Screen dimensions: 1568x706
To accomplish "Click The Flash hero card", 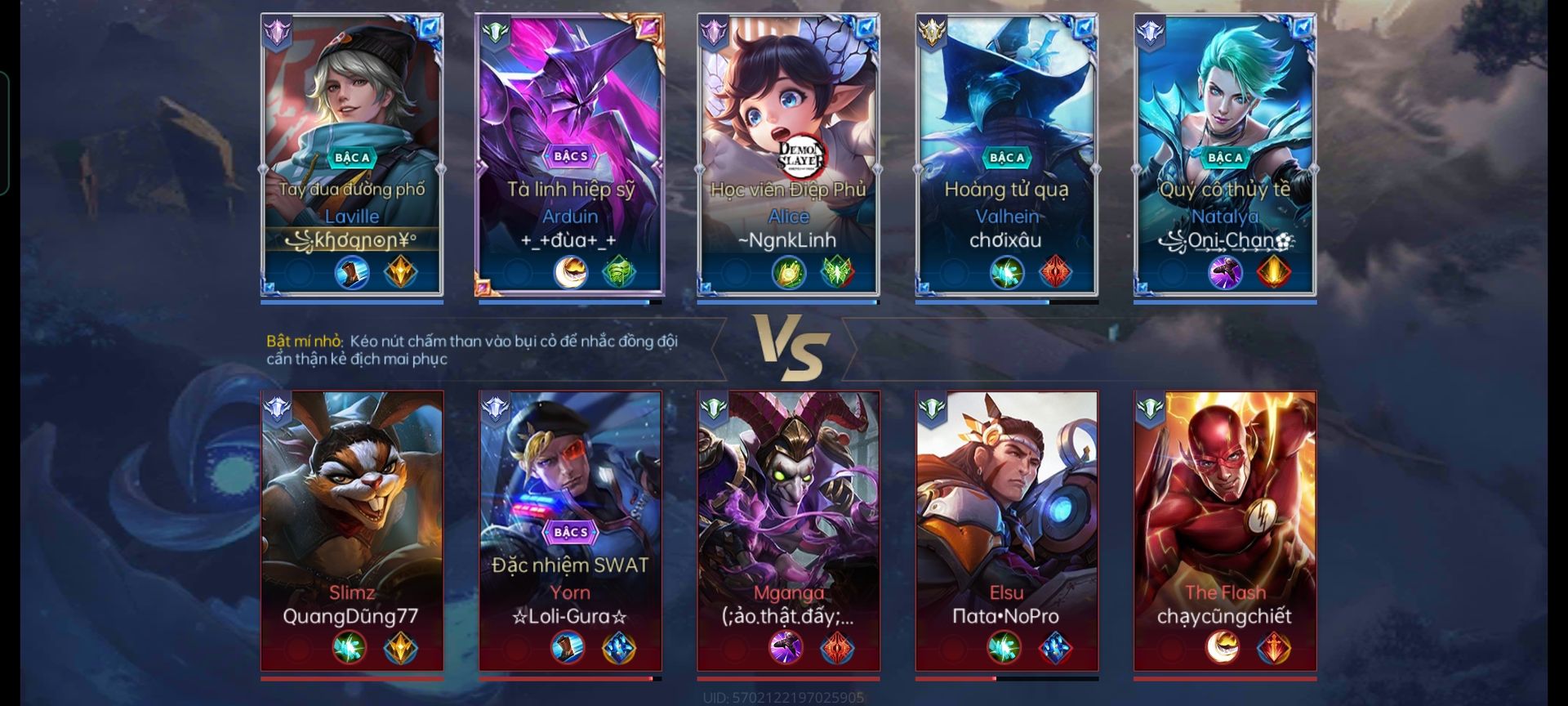I will (x=1225, y=529).
